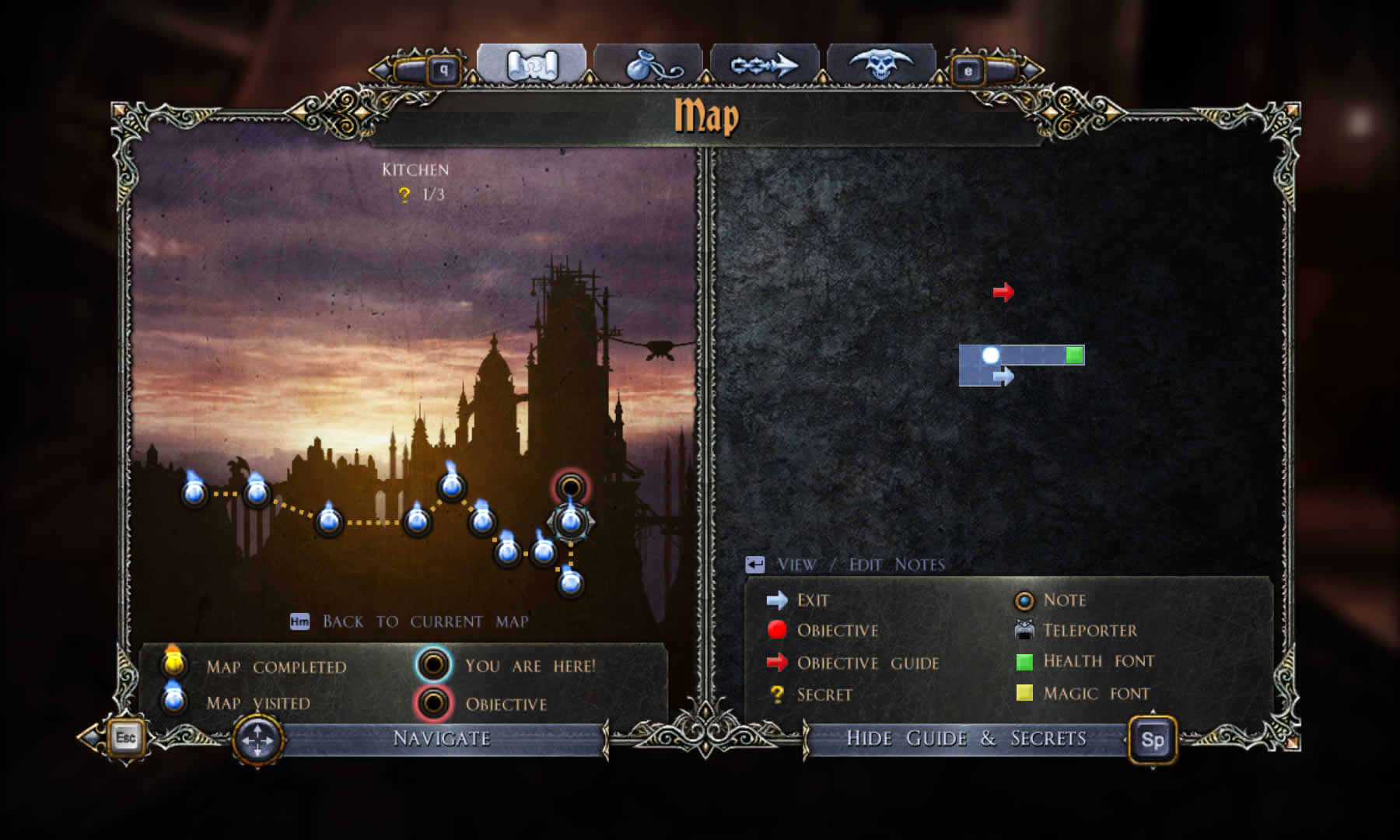Open the Map scroll tab
This screenshot has width=1400, height=840.
[531, 65]
